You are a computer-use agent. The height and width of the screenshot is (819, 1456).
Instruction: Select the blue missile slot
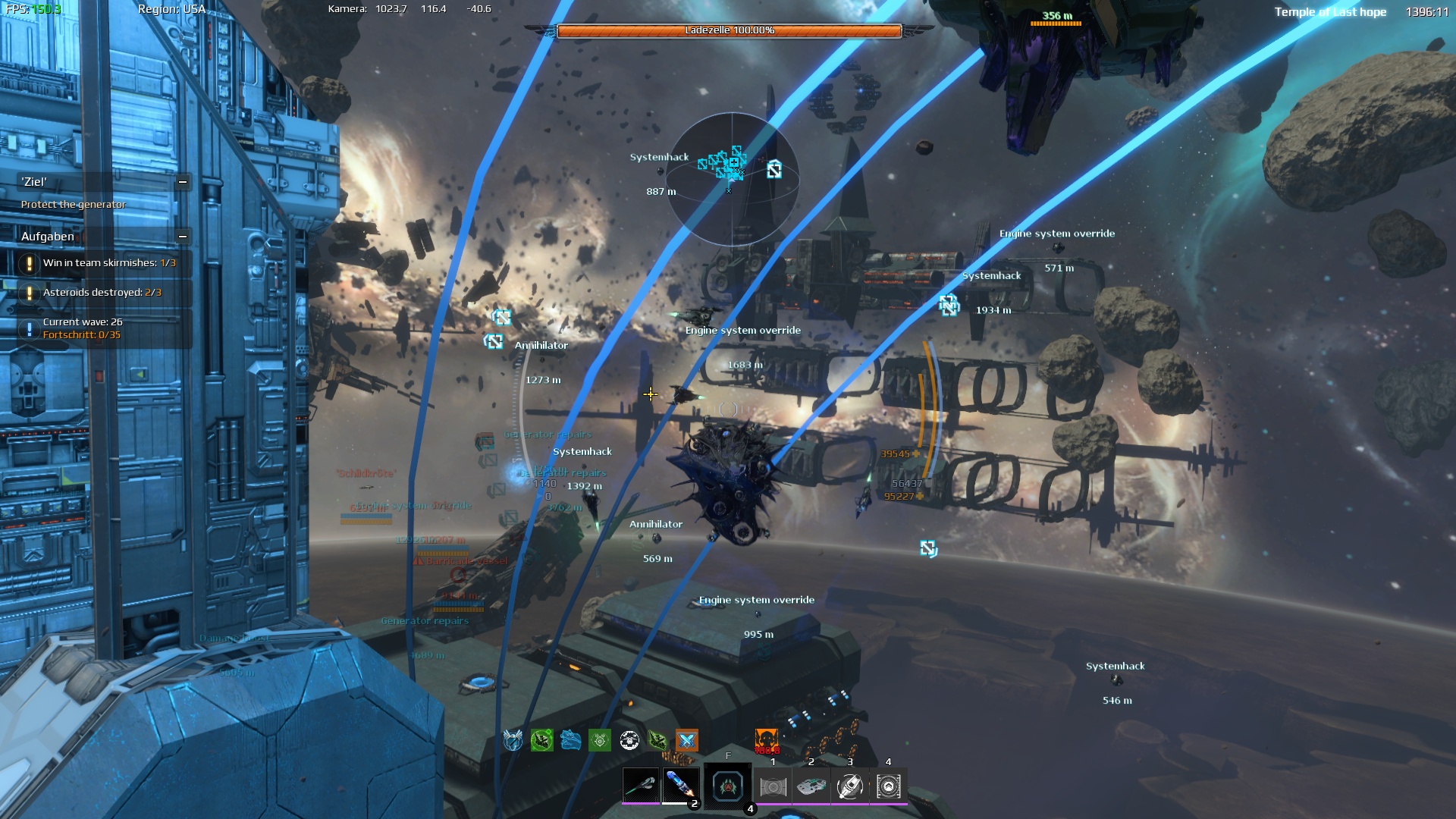(680, 786)
